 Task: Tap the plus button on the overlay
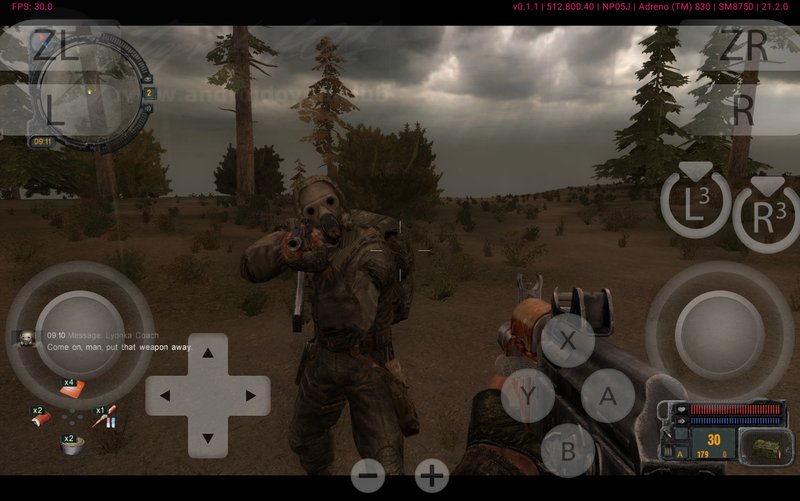click(432, 476)
